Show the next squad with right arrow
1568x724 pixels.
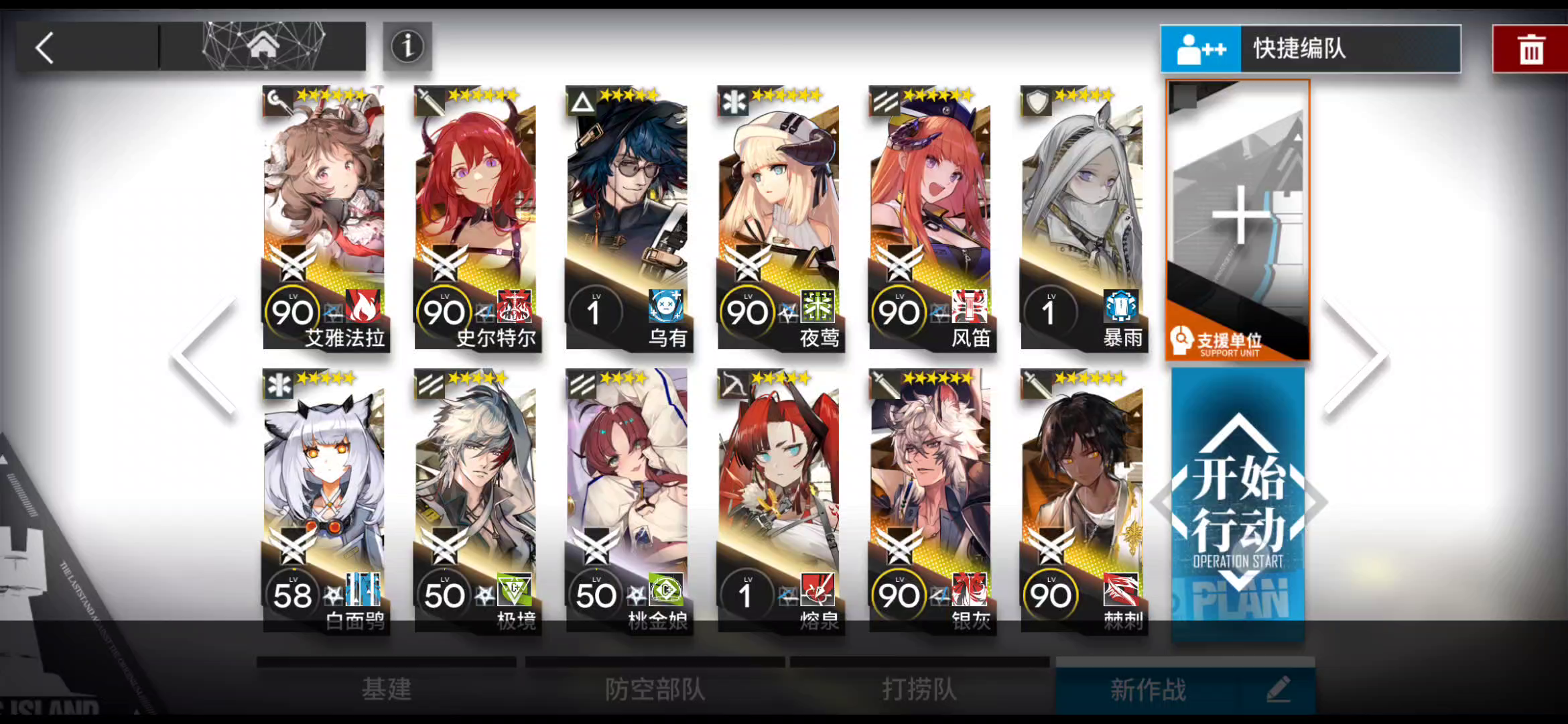tap(1357, 355)
